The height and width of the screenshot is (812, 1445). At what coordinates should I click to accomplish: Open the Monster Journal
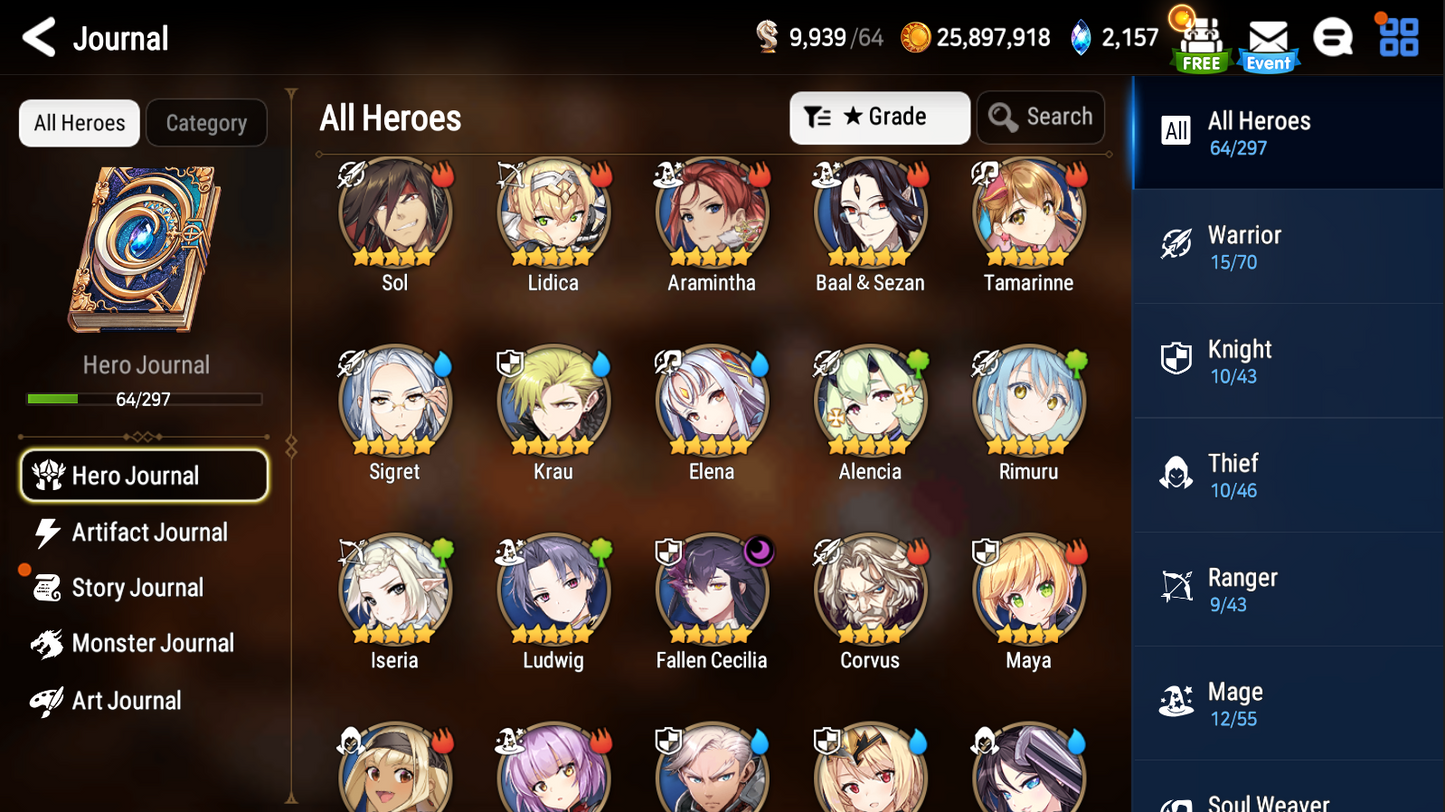click(x=151, y=643)
